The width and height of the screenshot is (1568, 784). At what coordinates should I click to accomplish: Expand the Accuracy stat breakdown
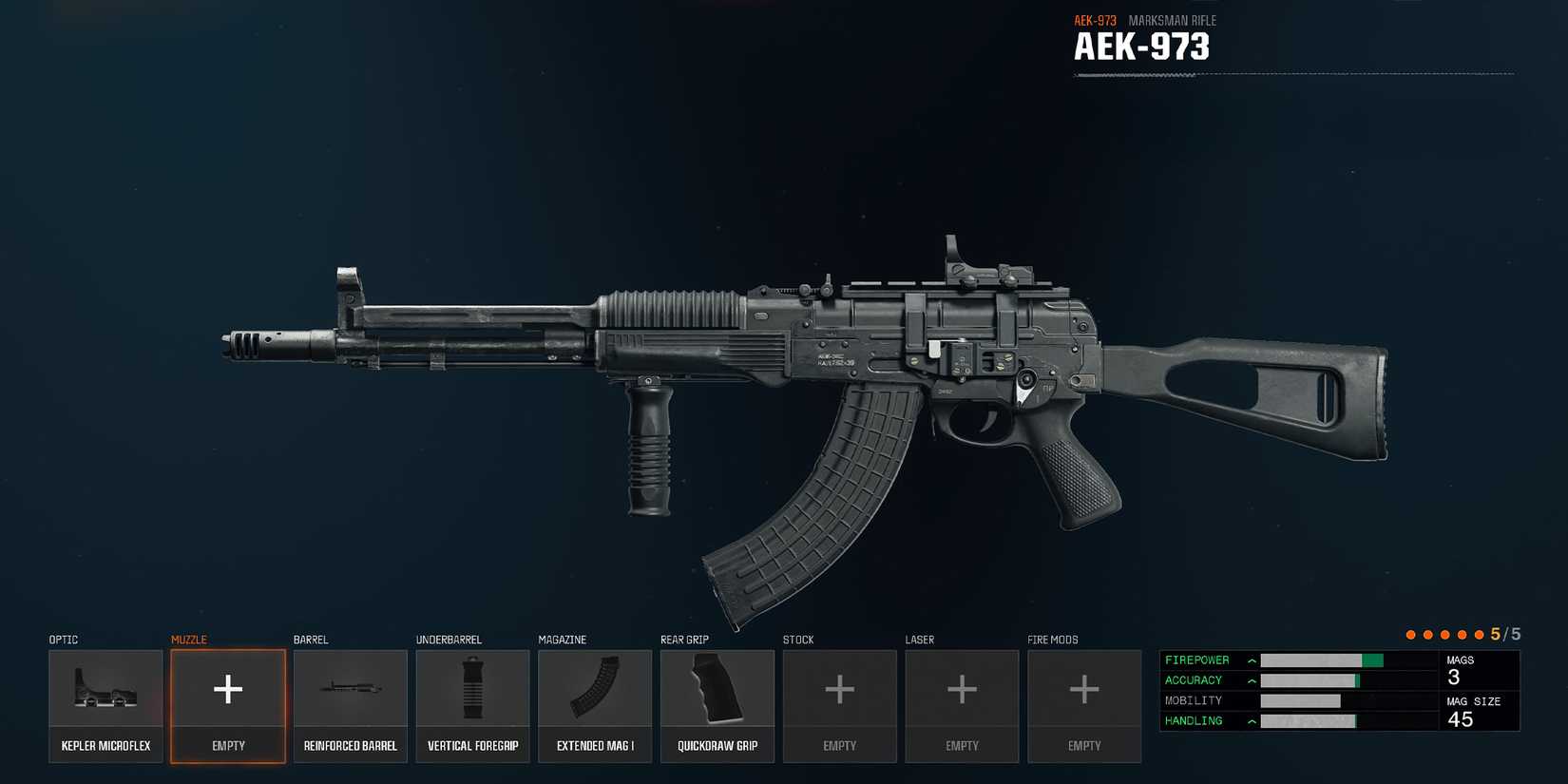click(1252, 679)
